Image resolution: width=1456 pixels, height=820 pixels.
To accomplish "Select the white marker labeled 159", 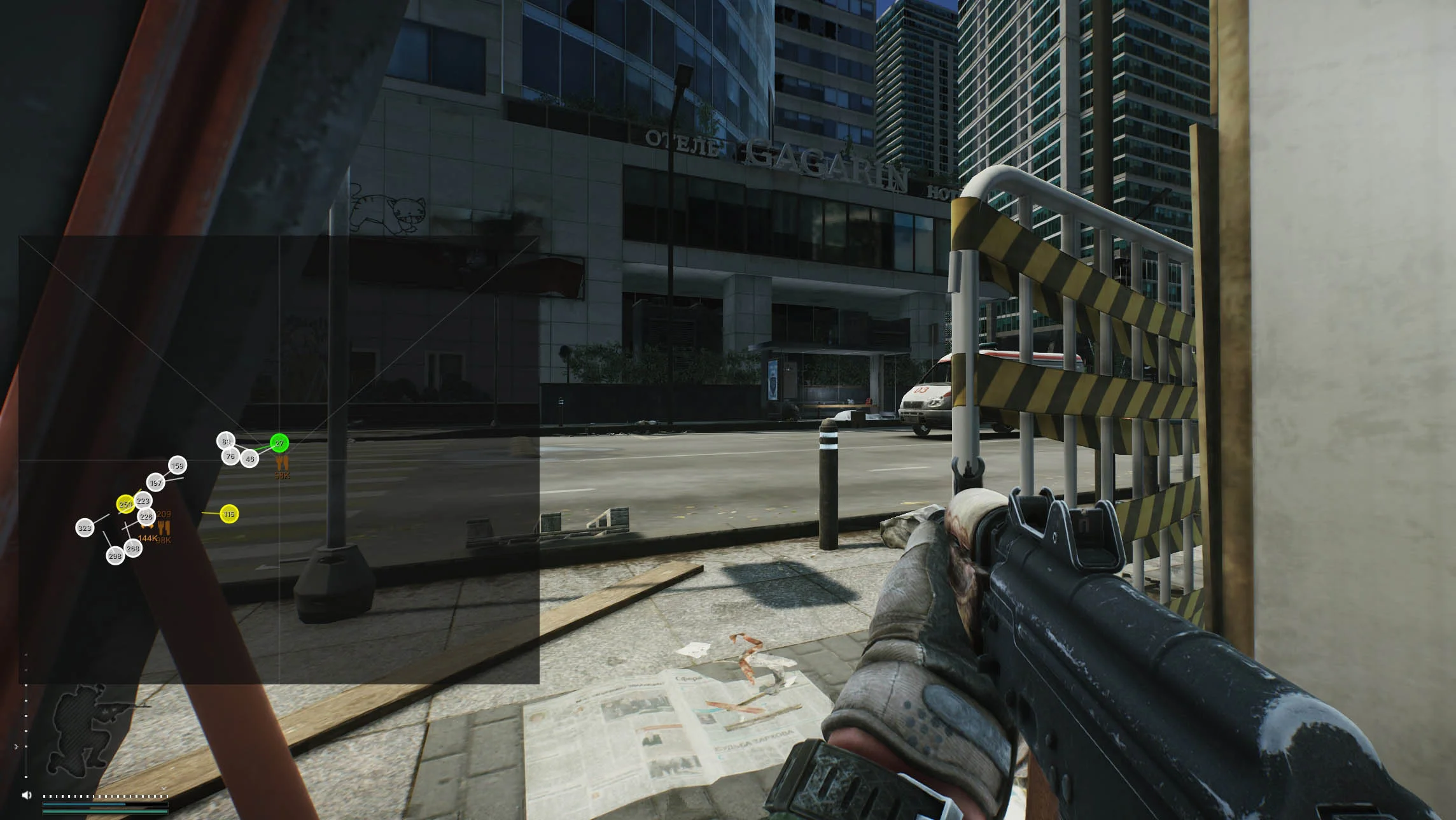I will click(178, 465).
